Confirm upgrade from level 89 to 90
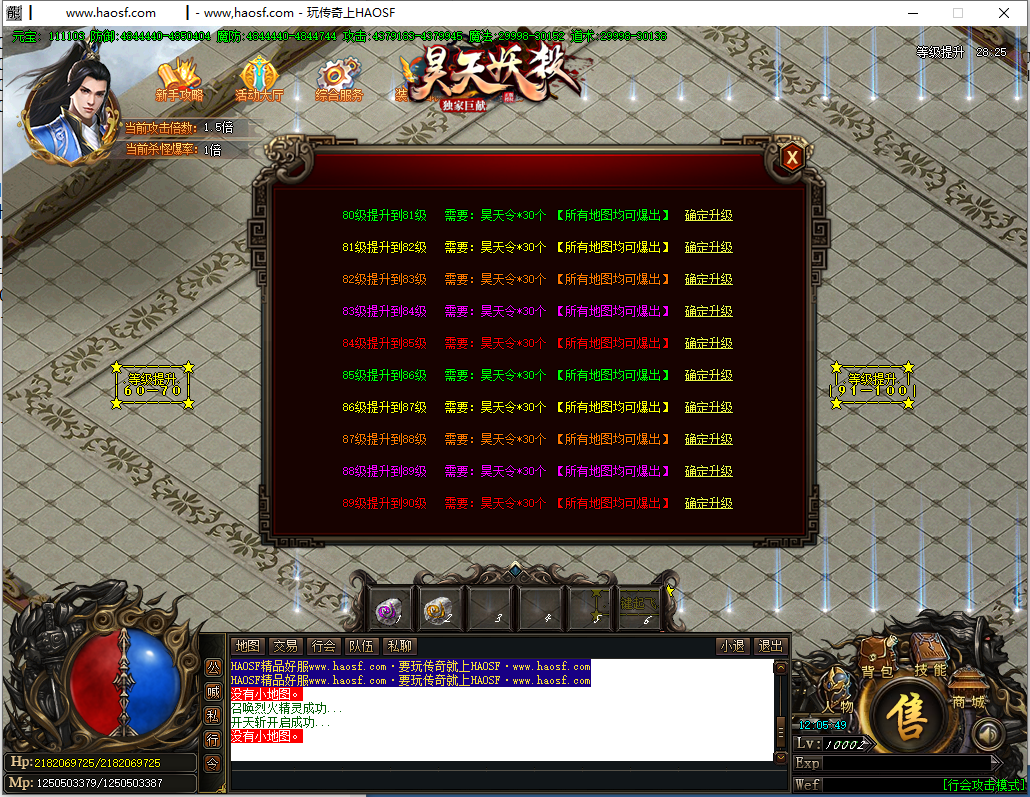Screen dimensions: 1030x797 708,503
